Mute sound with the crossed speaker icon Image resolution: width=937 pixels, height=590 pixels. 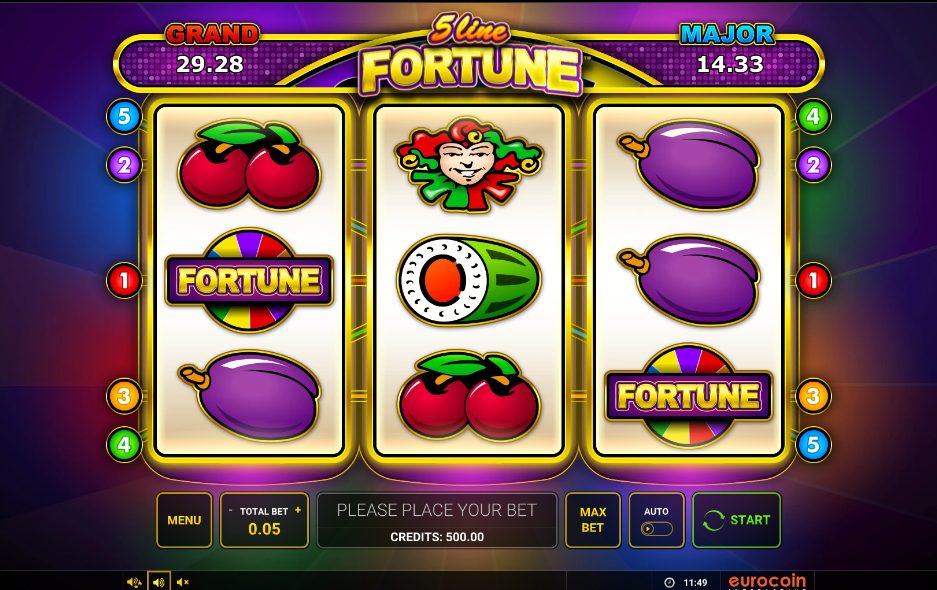coord(182,582)
